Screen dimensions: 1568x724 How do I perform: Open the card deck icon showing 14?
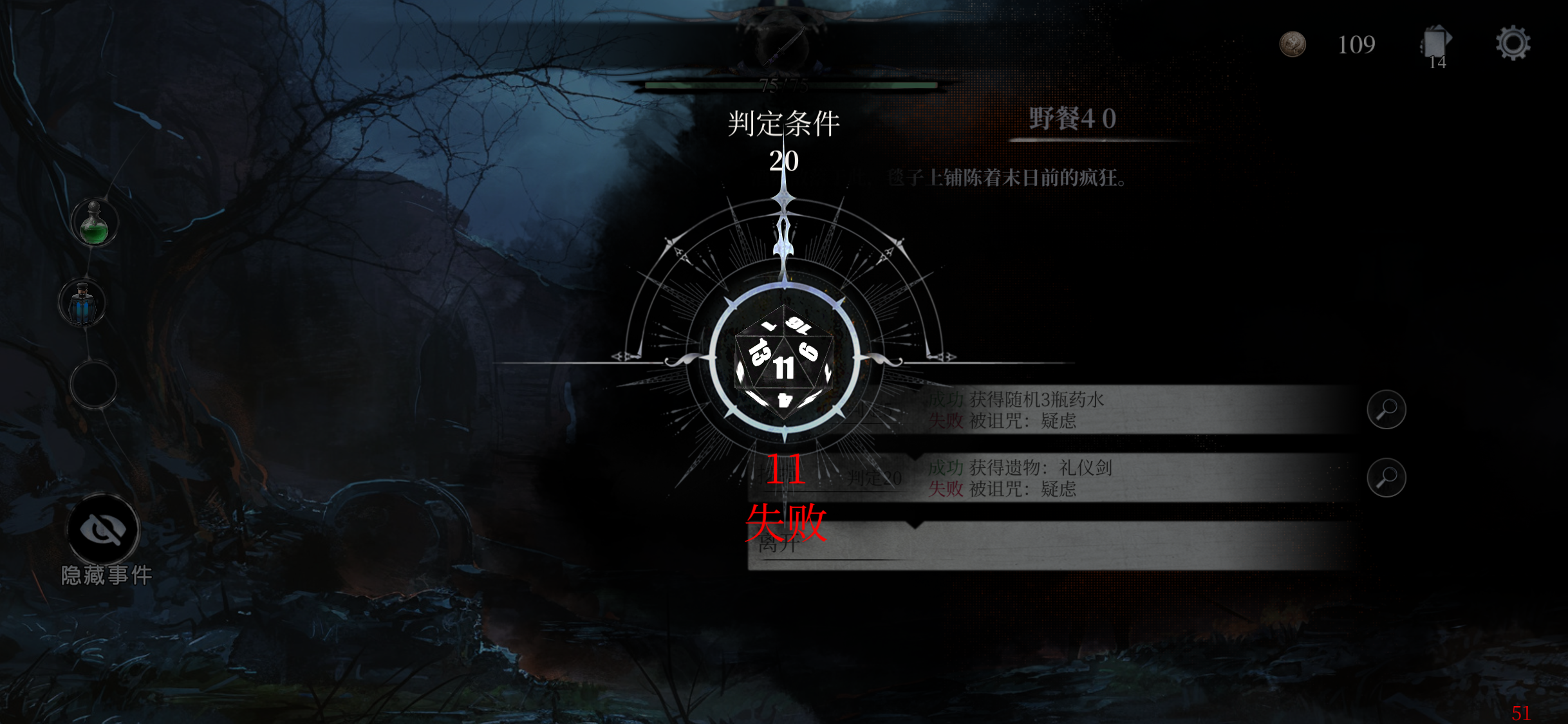[x=1434, y=42]
